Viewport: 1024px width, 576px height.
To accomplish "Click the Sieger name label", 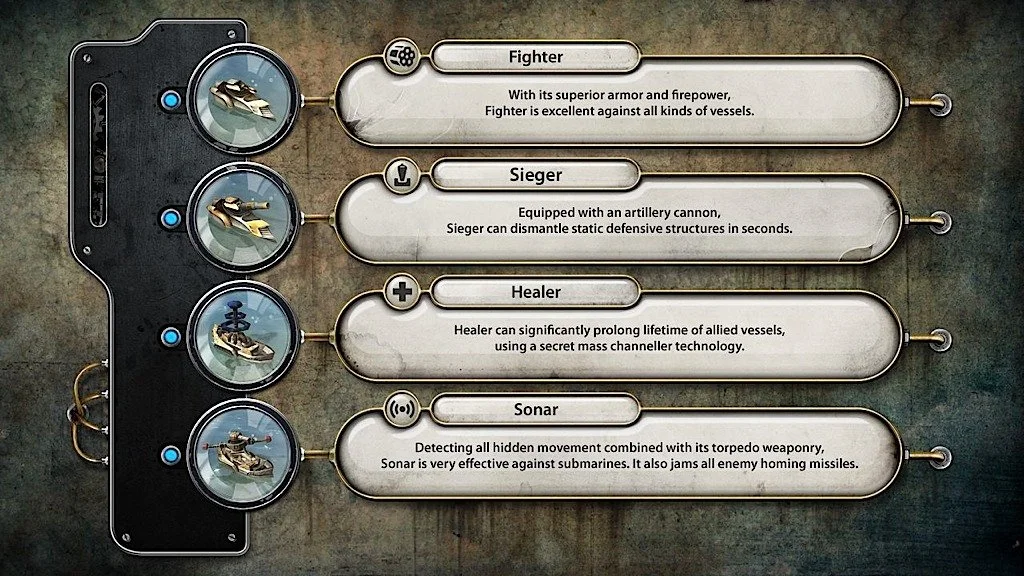I will (535, 175).
